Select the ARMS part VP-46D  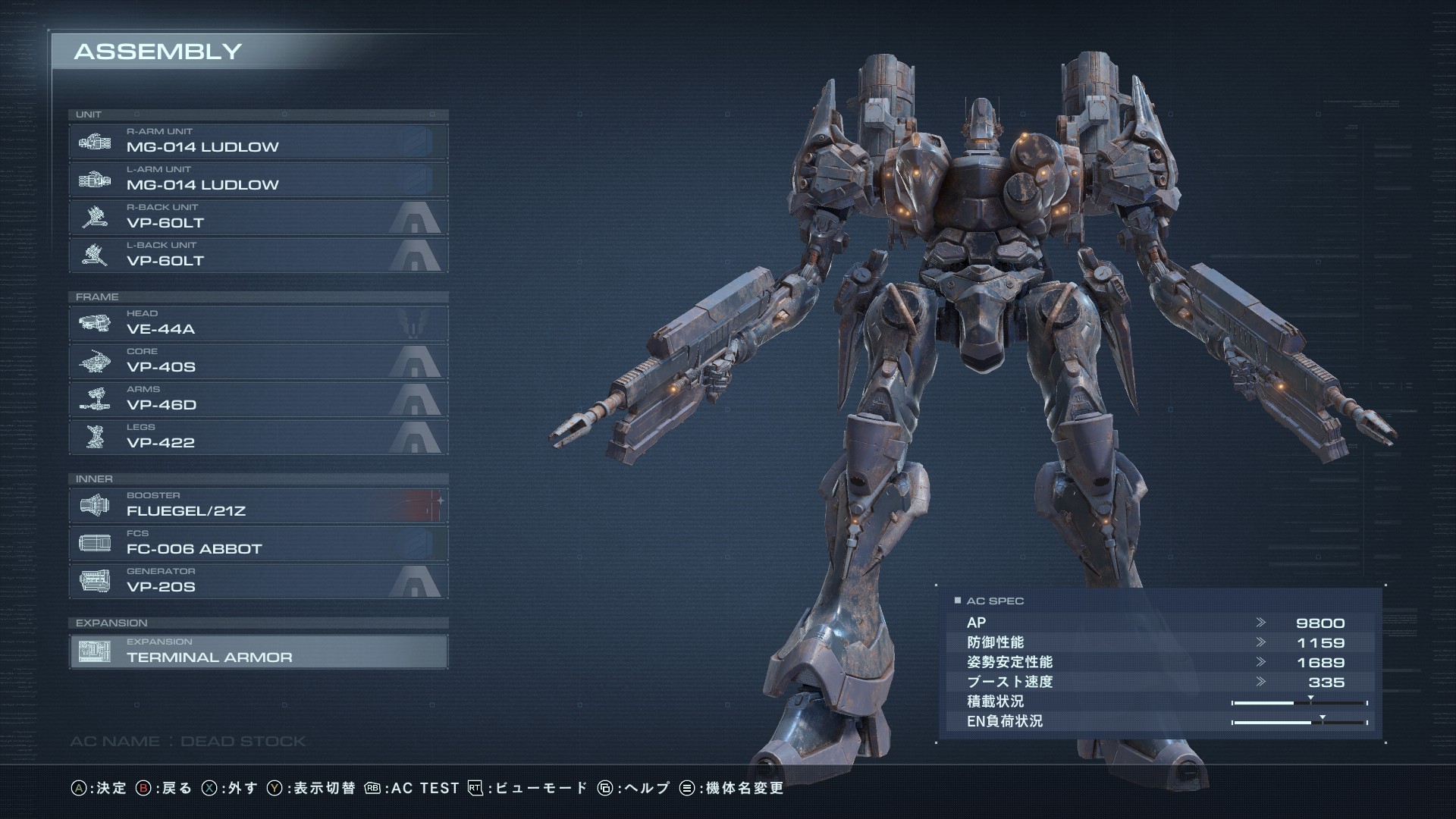click(258, 400)
